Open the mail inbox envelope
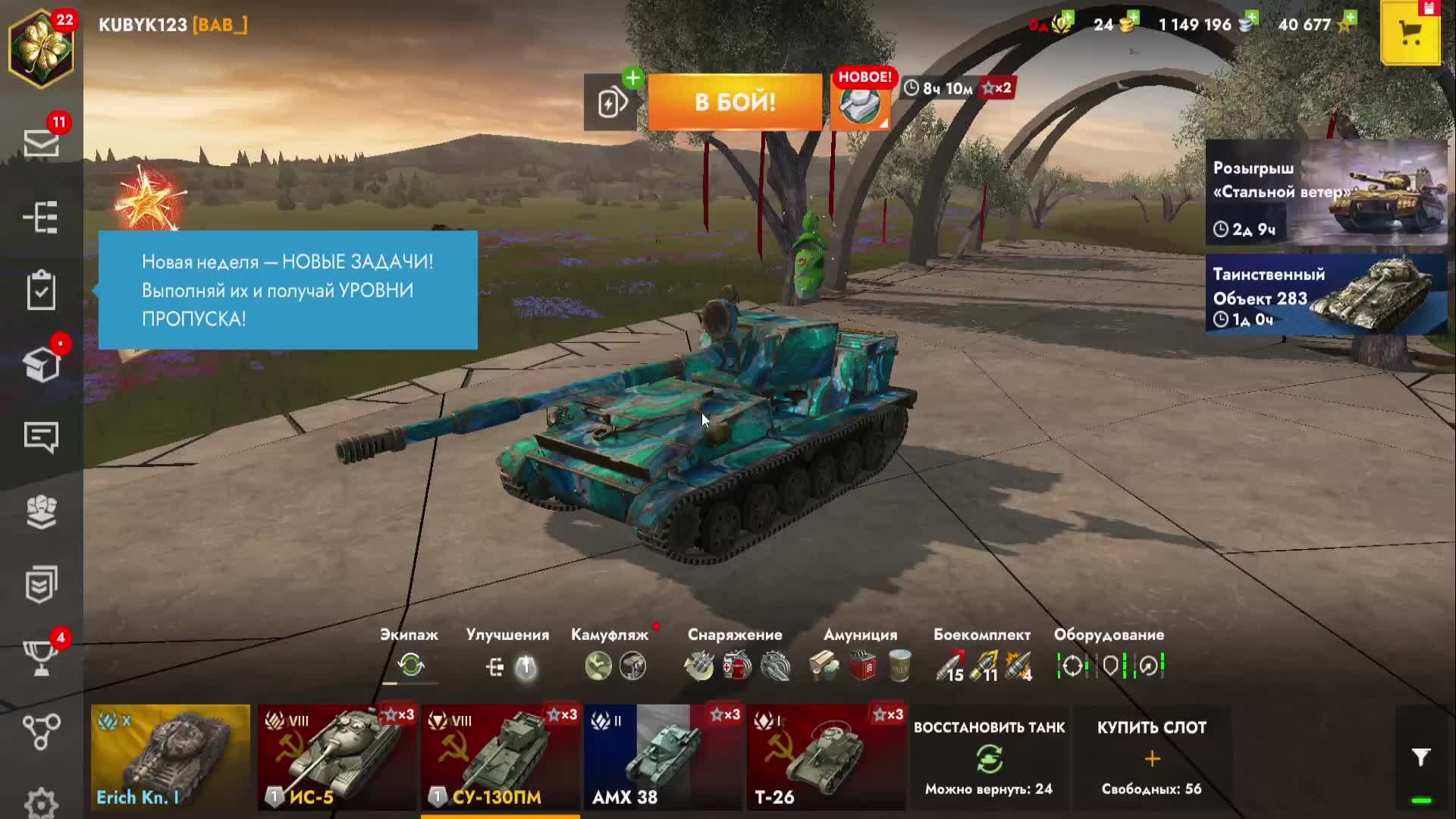 click(41, 143)
